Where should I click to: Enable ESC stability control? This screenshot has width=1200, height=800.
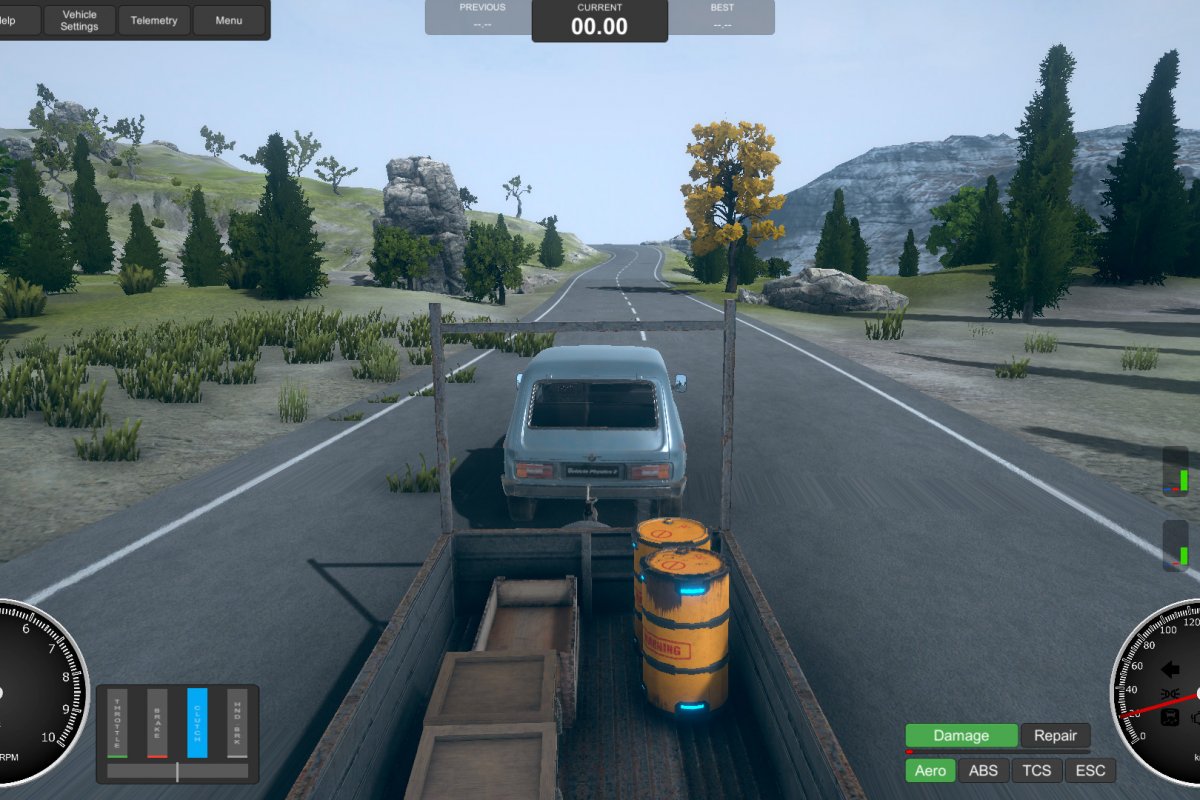point(1090,770)
